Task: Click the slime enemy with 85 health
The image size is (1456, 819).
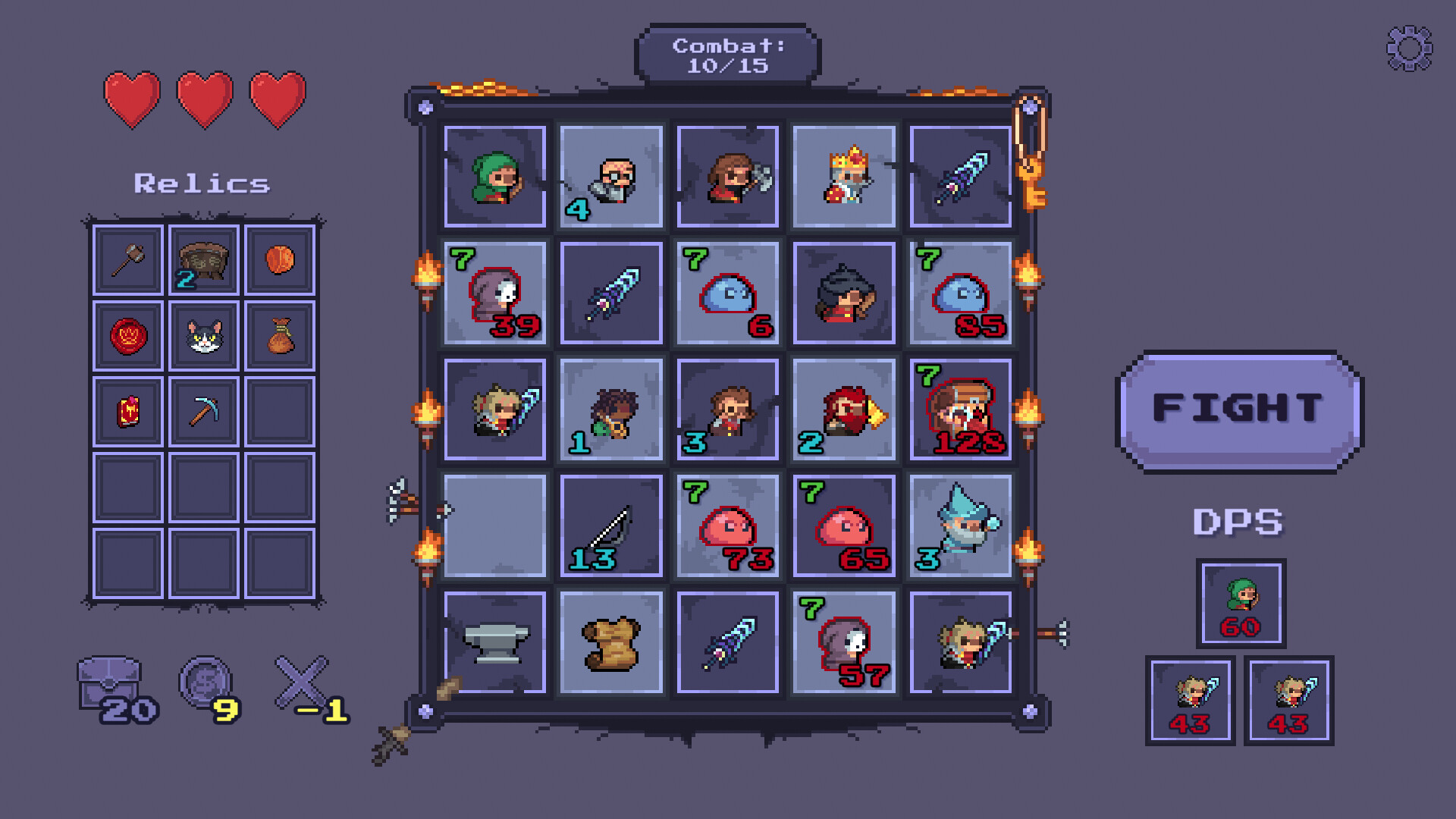Action: click(x=960, y=293)
